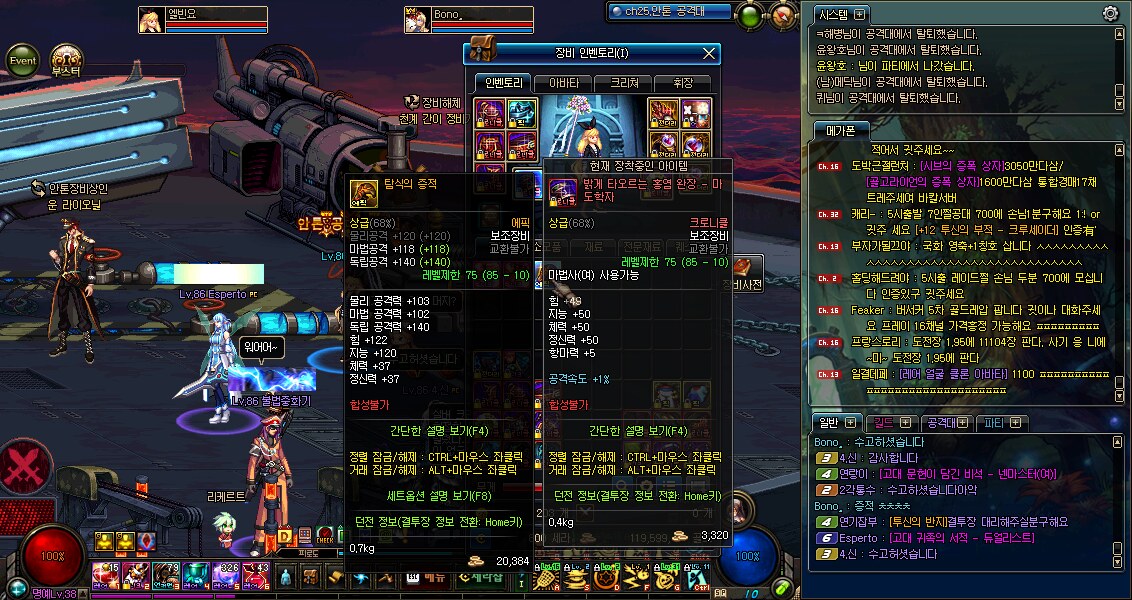The height and width of the screenshot is (600, 1132).
Task: Open the chat settings gear
Action: (x=1110, y=14)
